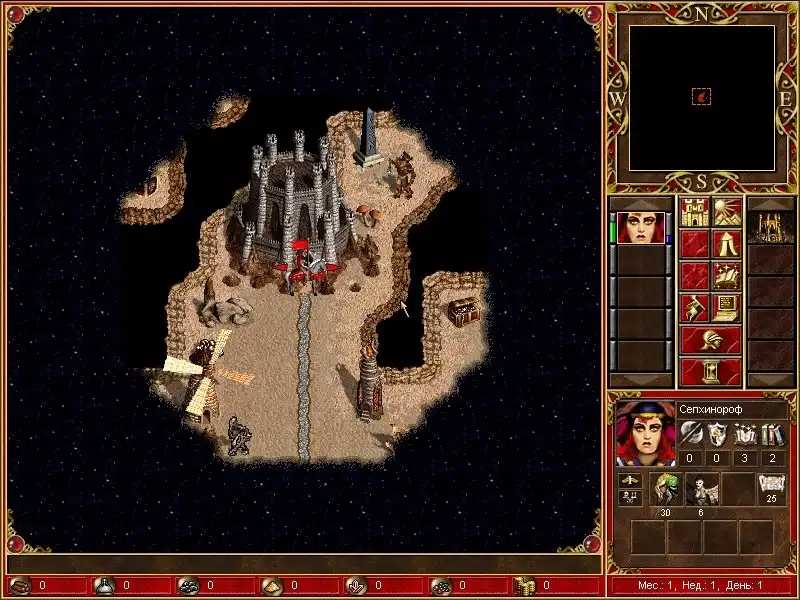
Task: Select the town thumbnail in the town list
Action: [770, 227]
